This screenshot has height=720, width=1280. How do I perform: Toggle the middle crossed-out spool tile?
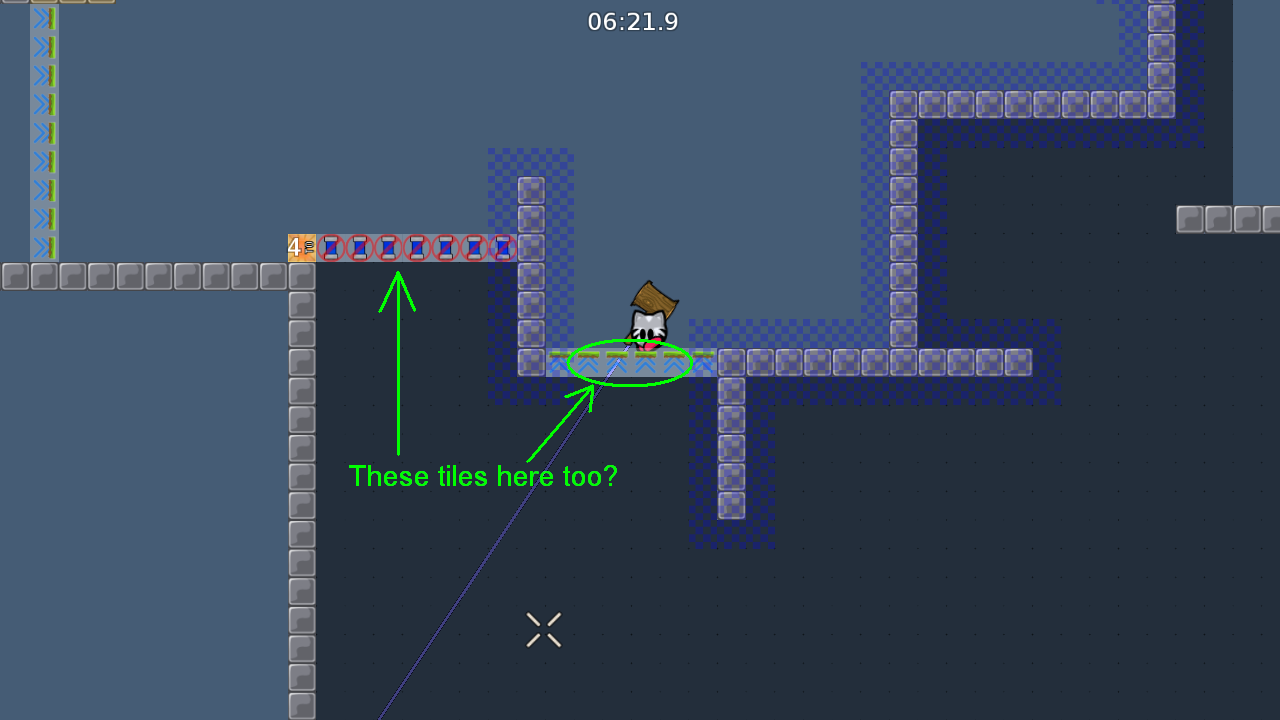415,247
